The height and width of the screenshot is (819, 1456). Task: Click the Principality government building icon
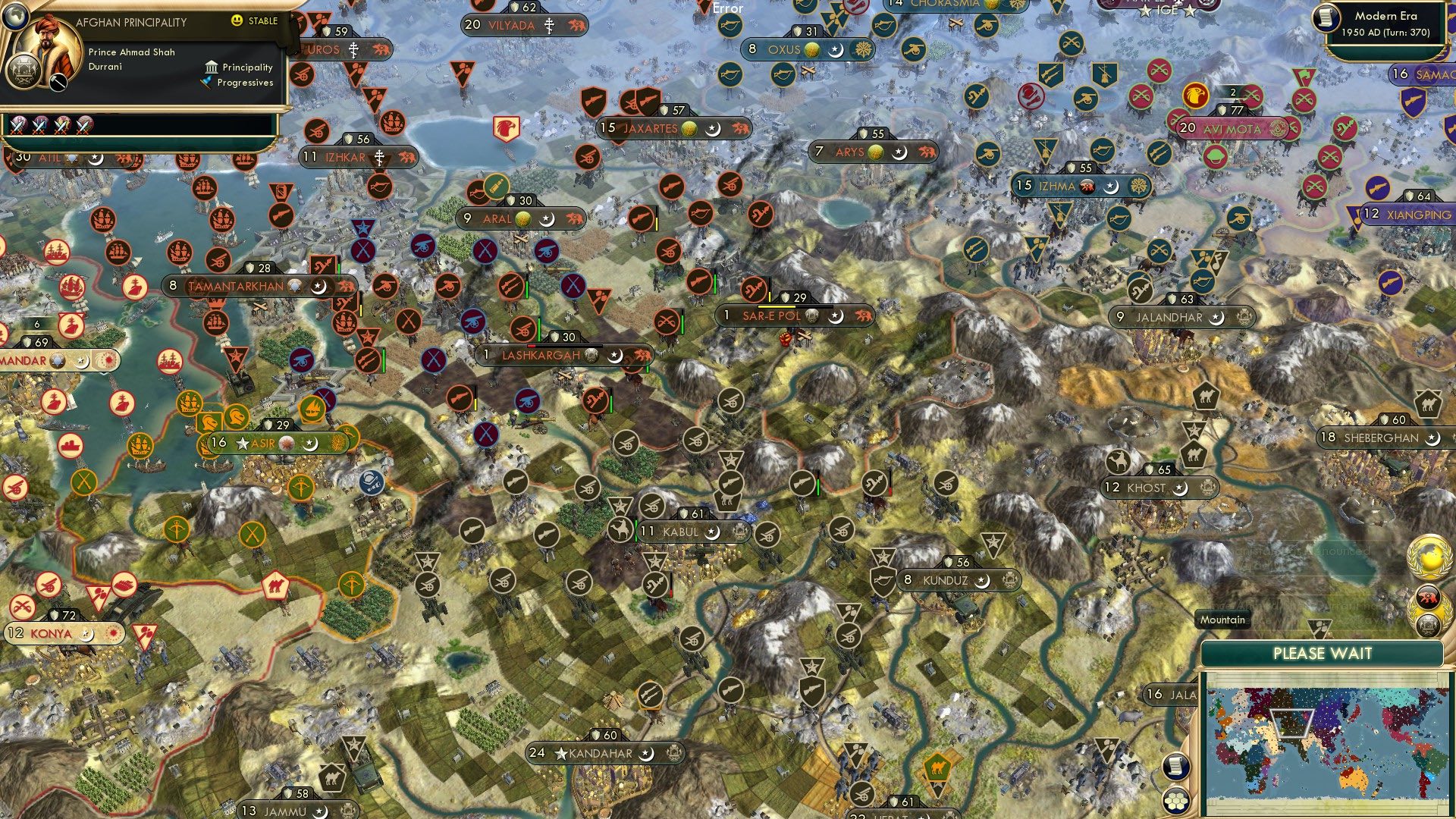coord(211,67)
